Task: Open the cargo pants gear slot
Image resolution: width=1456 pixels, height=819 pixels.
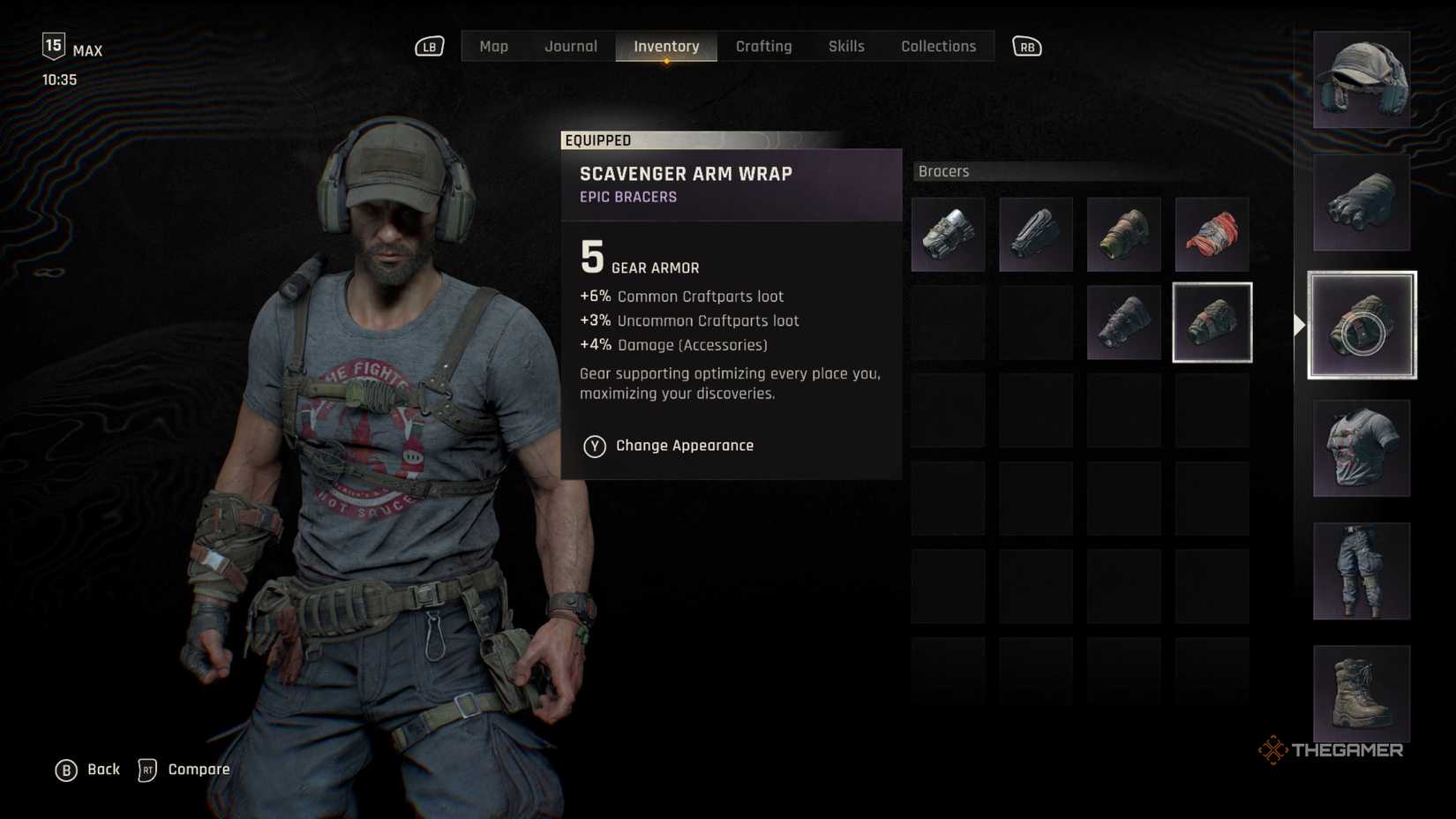Action: 1362,571
